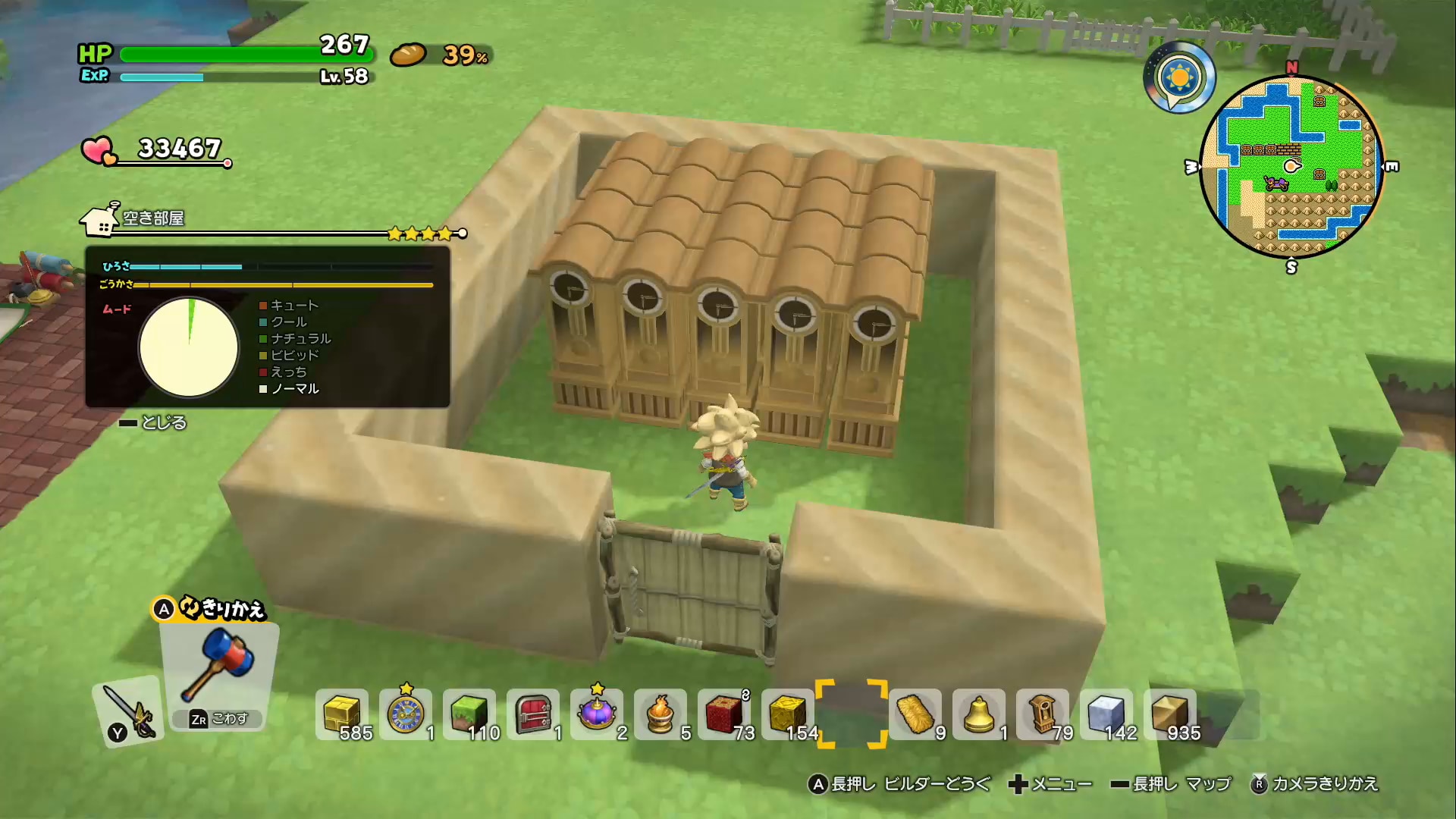The width and height of the screenshot is (1456, 819).
Task: Select the purple crown orb item
Action: (598, 714)
